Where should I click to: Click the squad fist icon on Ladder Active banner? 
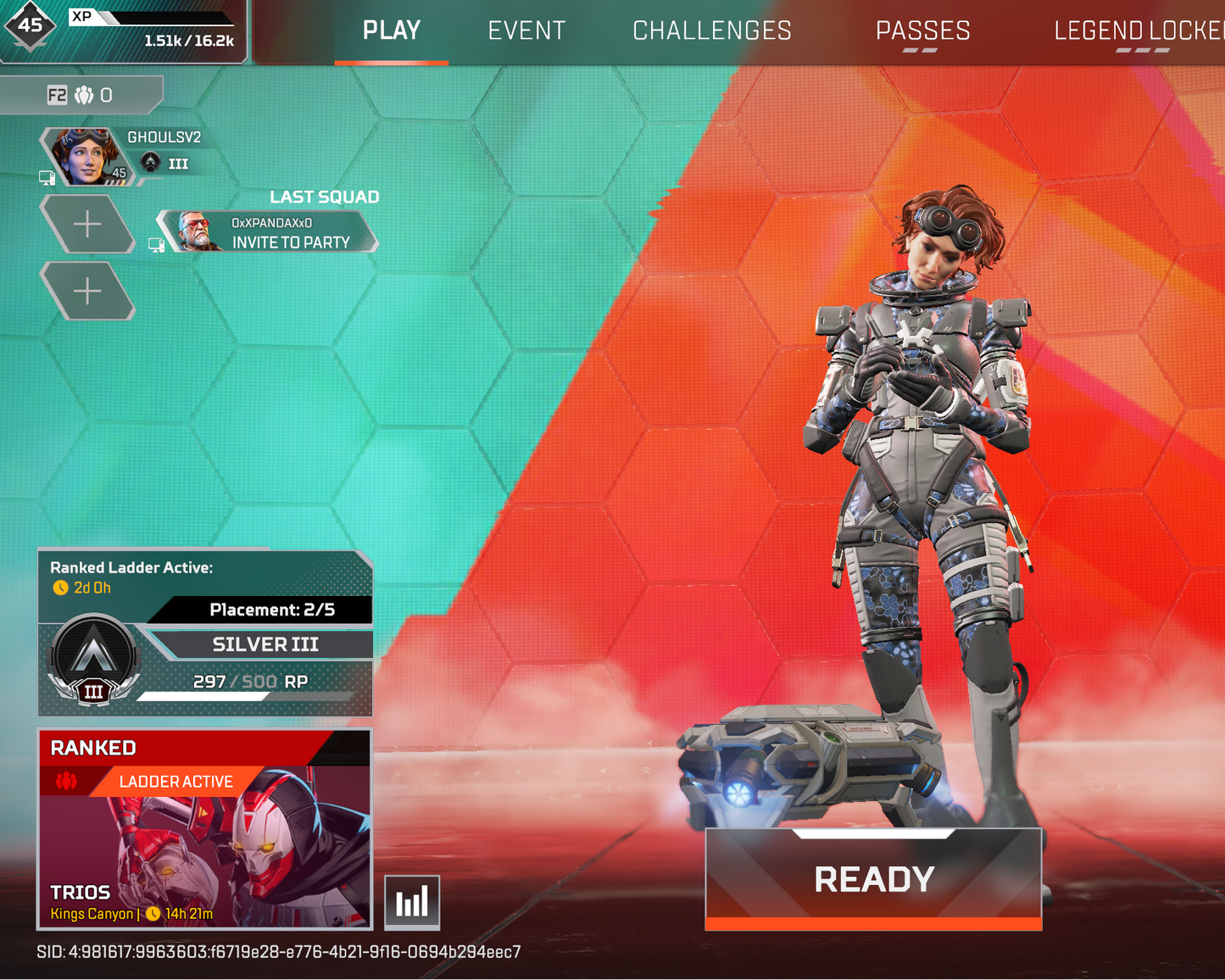click(x=66, y=782)
